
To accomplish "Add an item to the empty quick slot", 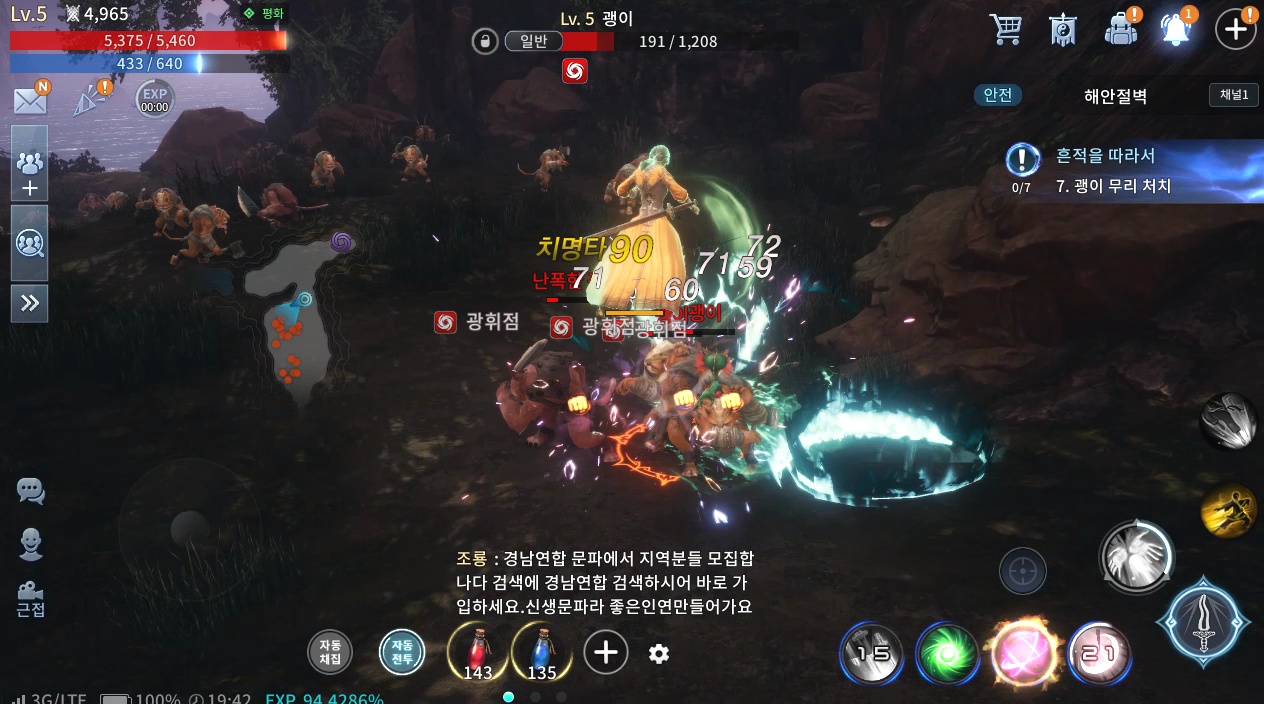I will coord(605,653).
